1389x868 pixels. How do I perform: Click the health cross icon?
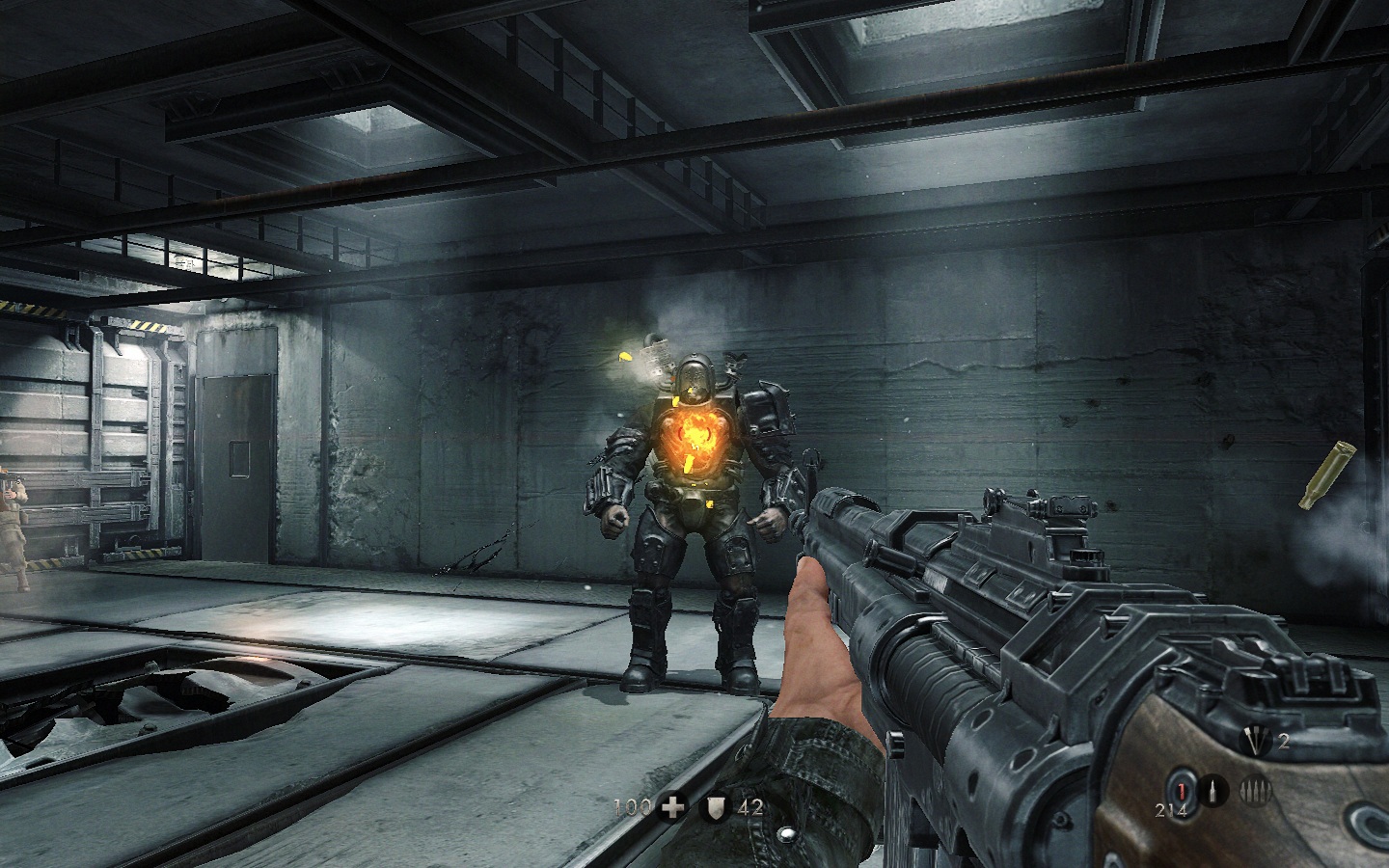672,807
